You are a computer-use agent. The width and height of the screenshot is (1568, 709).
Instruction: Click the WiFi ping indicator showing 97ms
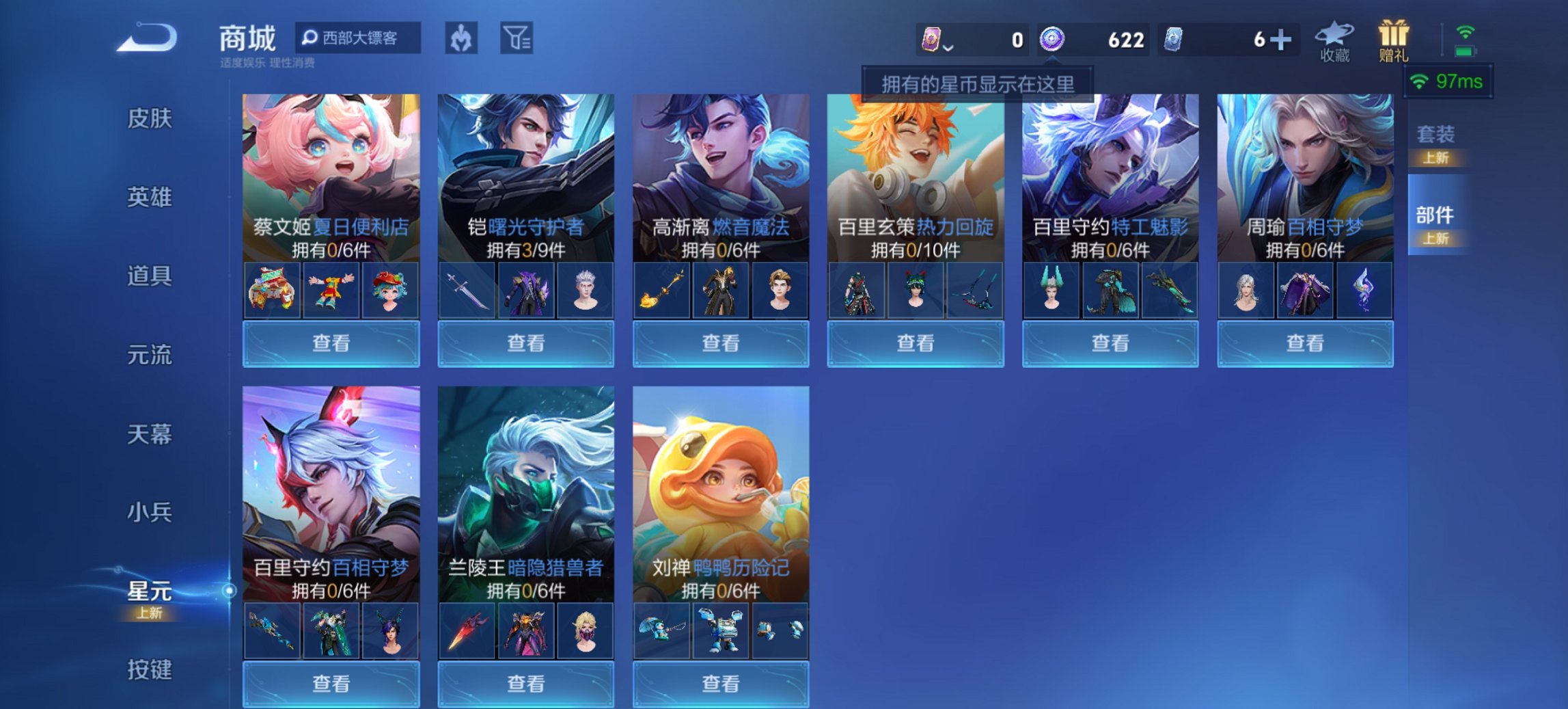click(x=1449, y=81)
